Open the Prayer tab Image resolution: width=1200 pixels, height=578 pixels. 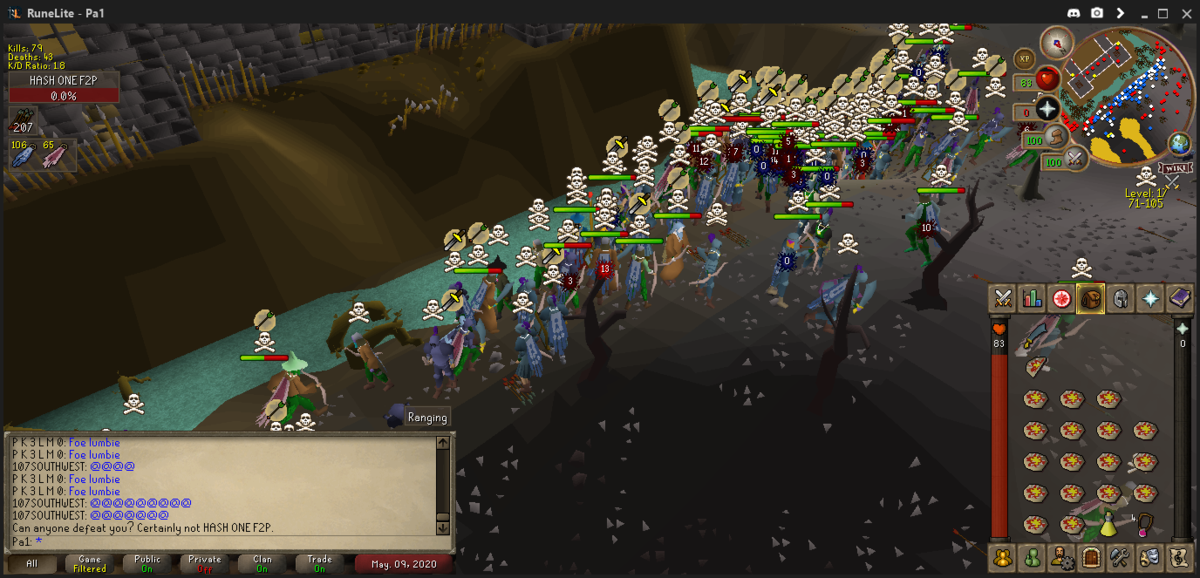click(x=1150, y=299)
